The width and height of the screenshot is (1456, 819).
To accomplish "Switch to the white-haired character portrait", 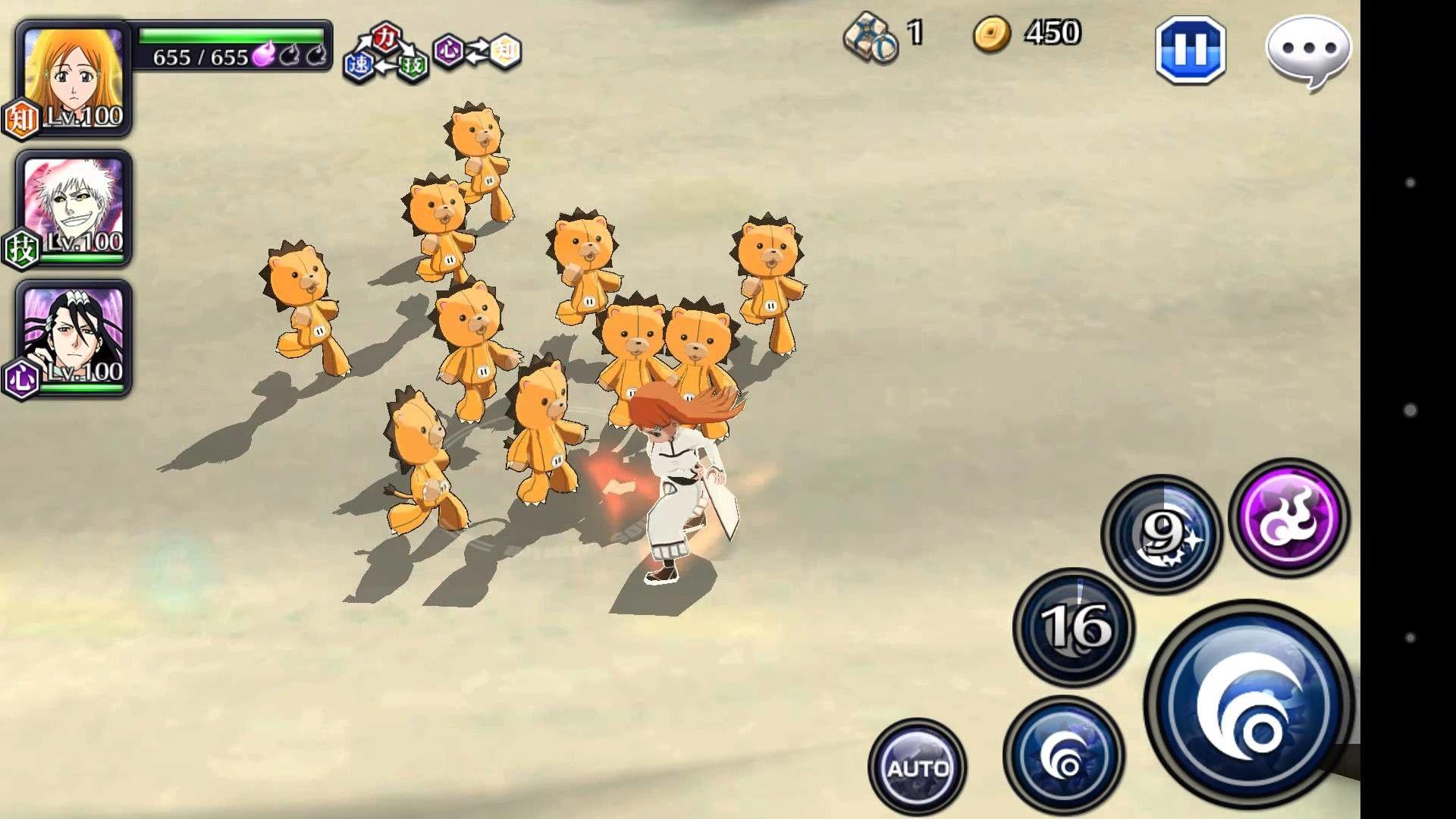I will coord(74,208).
